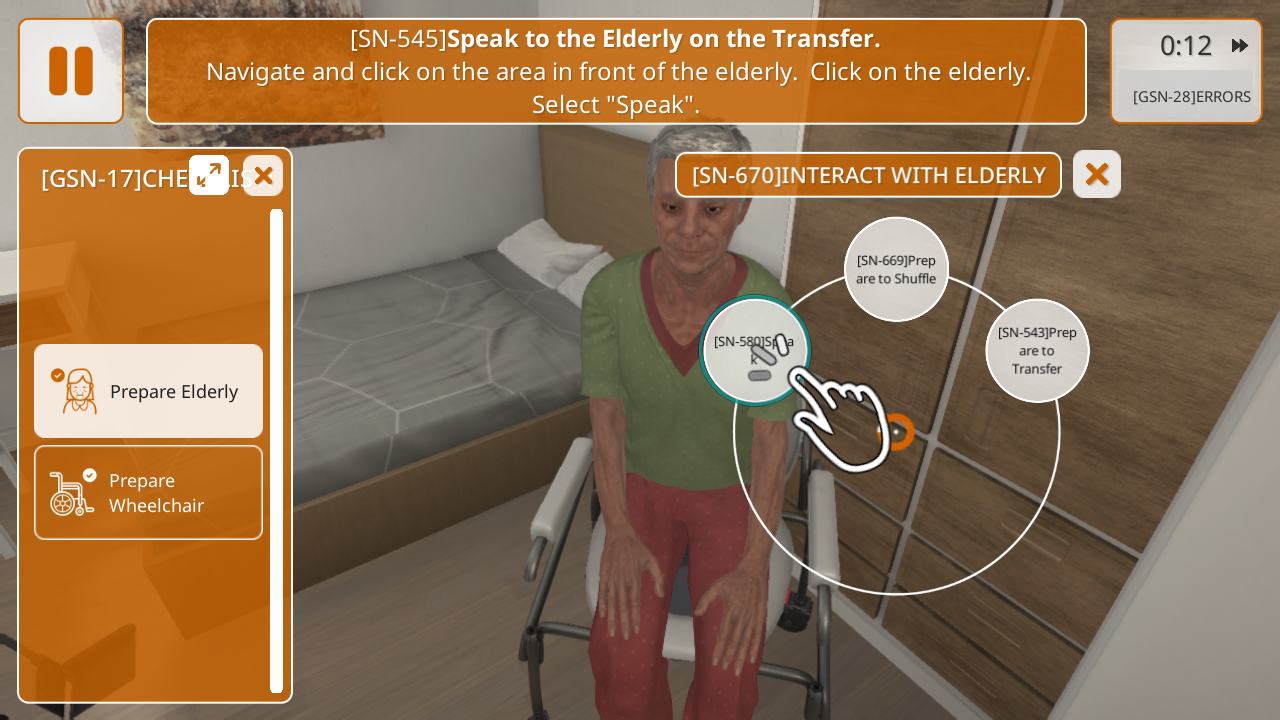Open the Prepare Elderly checklist item
1280x720 pixels.
(149, 391)
